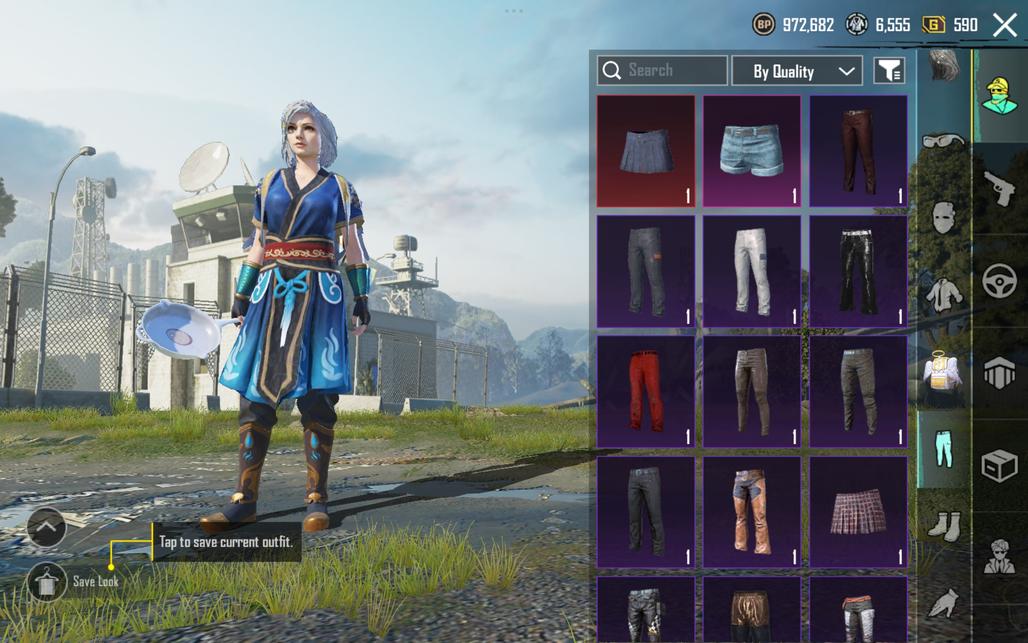Expand the up-arrow circle button

coord(46,526)
